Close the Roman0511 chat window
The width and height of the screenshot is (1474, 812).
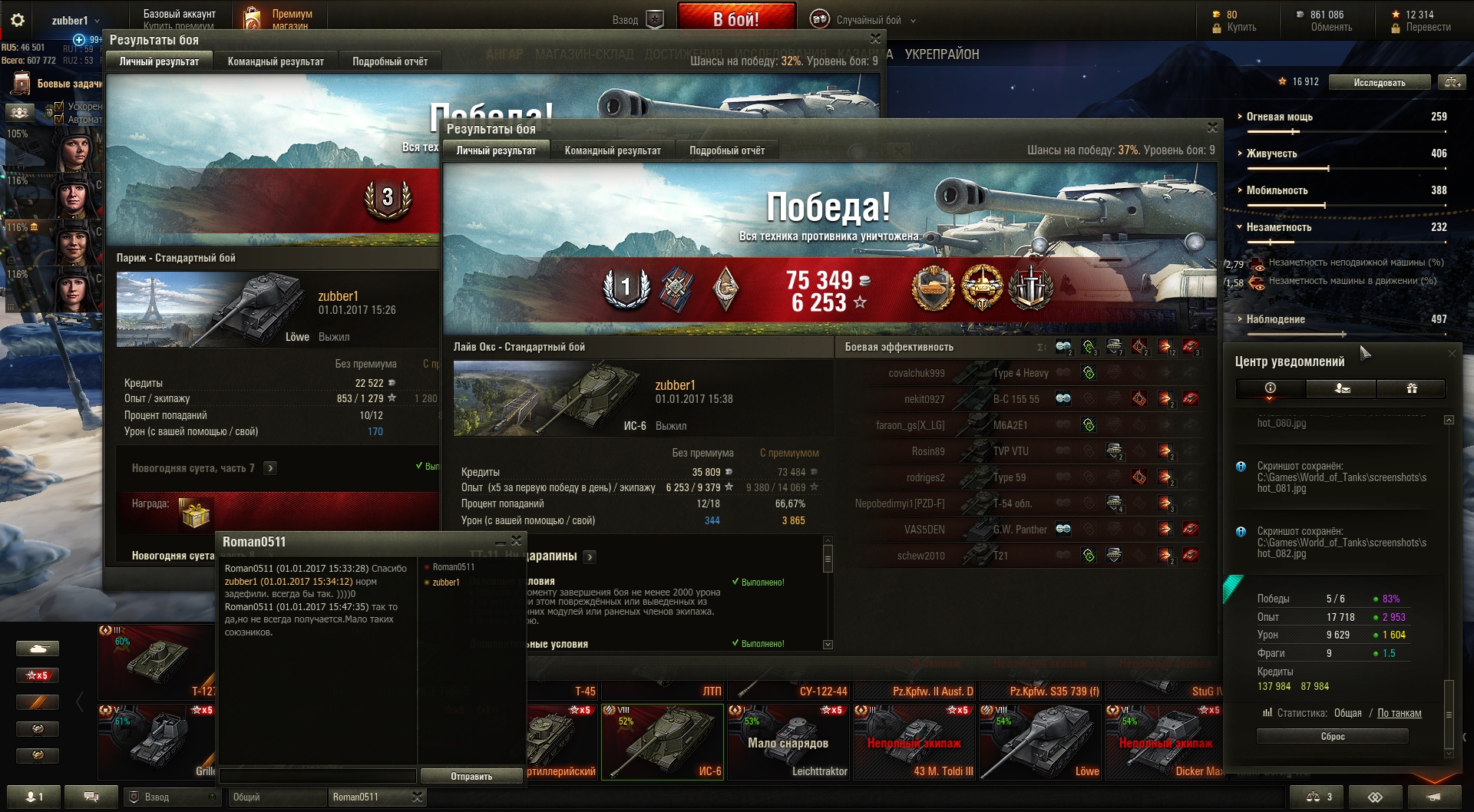coord(517,540)
